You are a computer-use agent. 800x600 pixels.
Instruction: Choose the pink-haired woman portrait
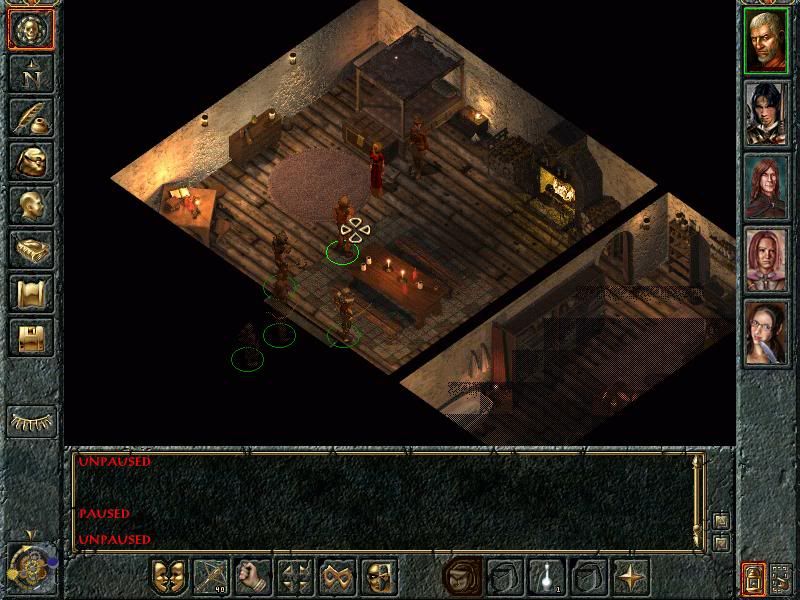tap(767, 260)
